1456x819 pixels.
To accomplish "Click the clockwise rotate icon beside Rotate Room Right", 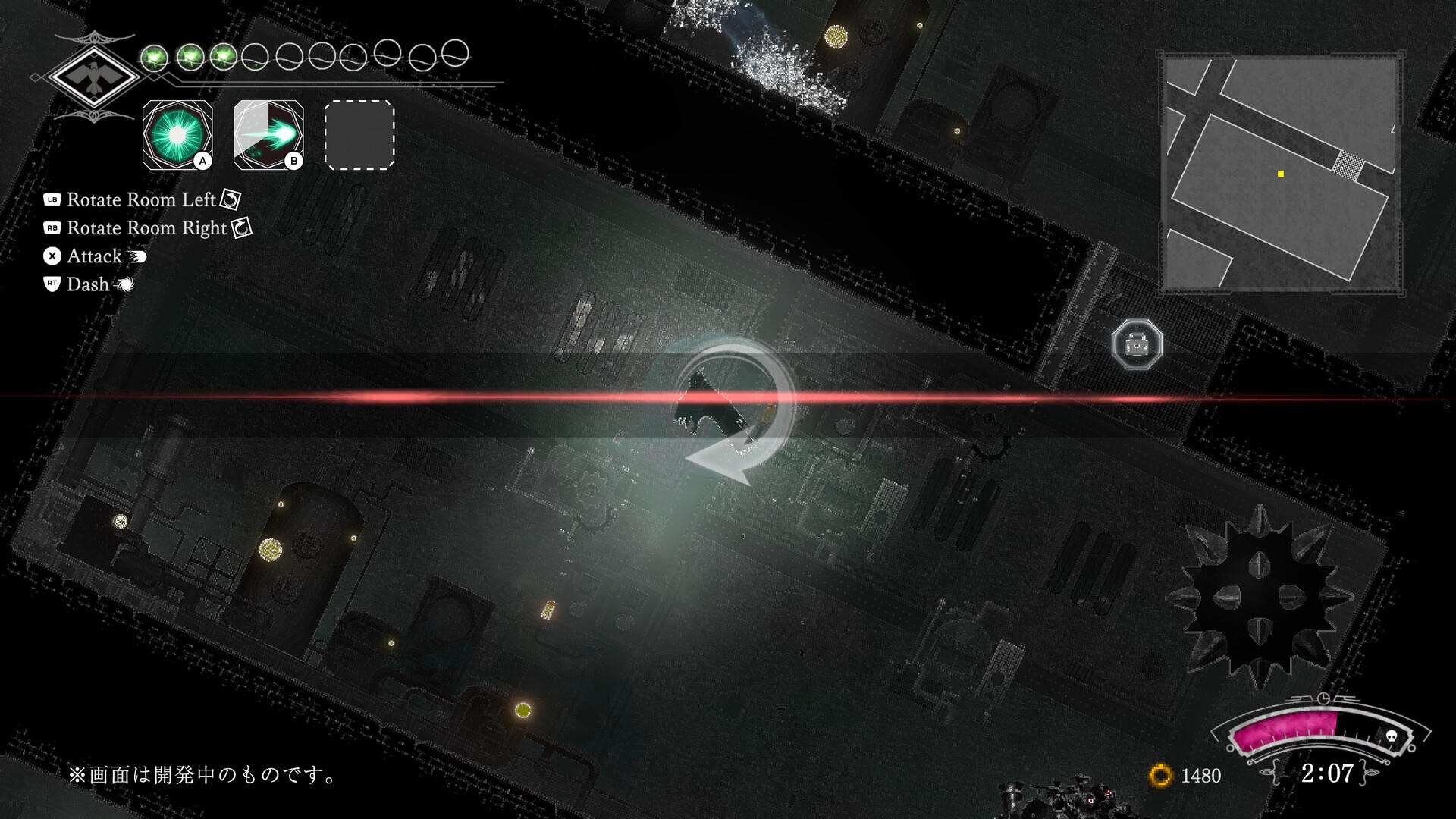I will click(240, 227).
